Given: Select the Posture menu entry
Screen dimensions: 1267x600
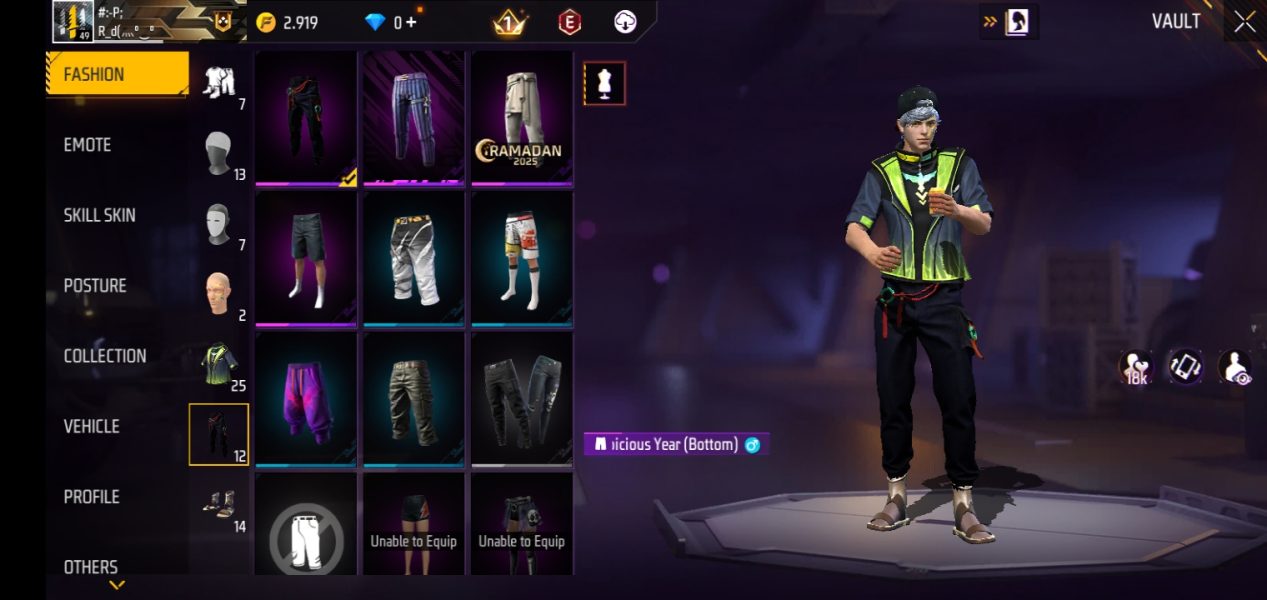Looking at the screenshot, I should click(x=95, y=286).
